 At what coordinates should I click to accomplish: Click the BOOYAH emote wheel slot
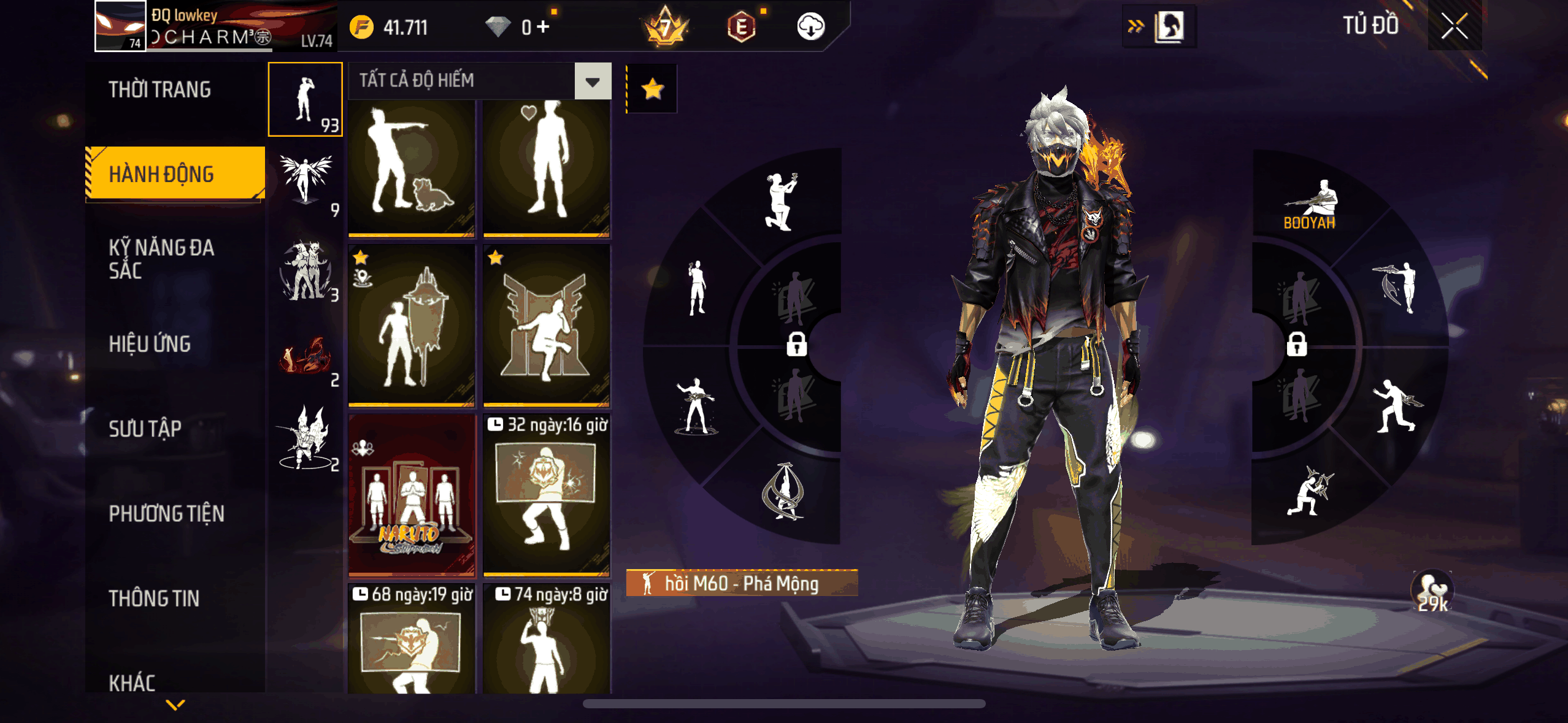(x=1310, y=205)
